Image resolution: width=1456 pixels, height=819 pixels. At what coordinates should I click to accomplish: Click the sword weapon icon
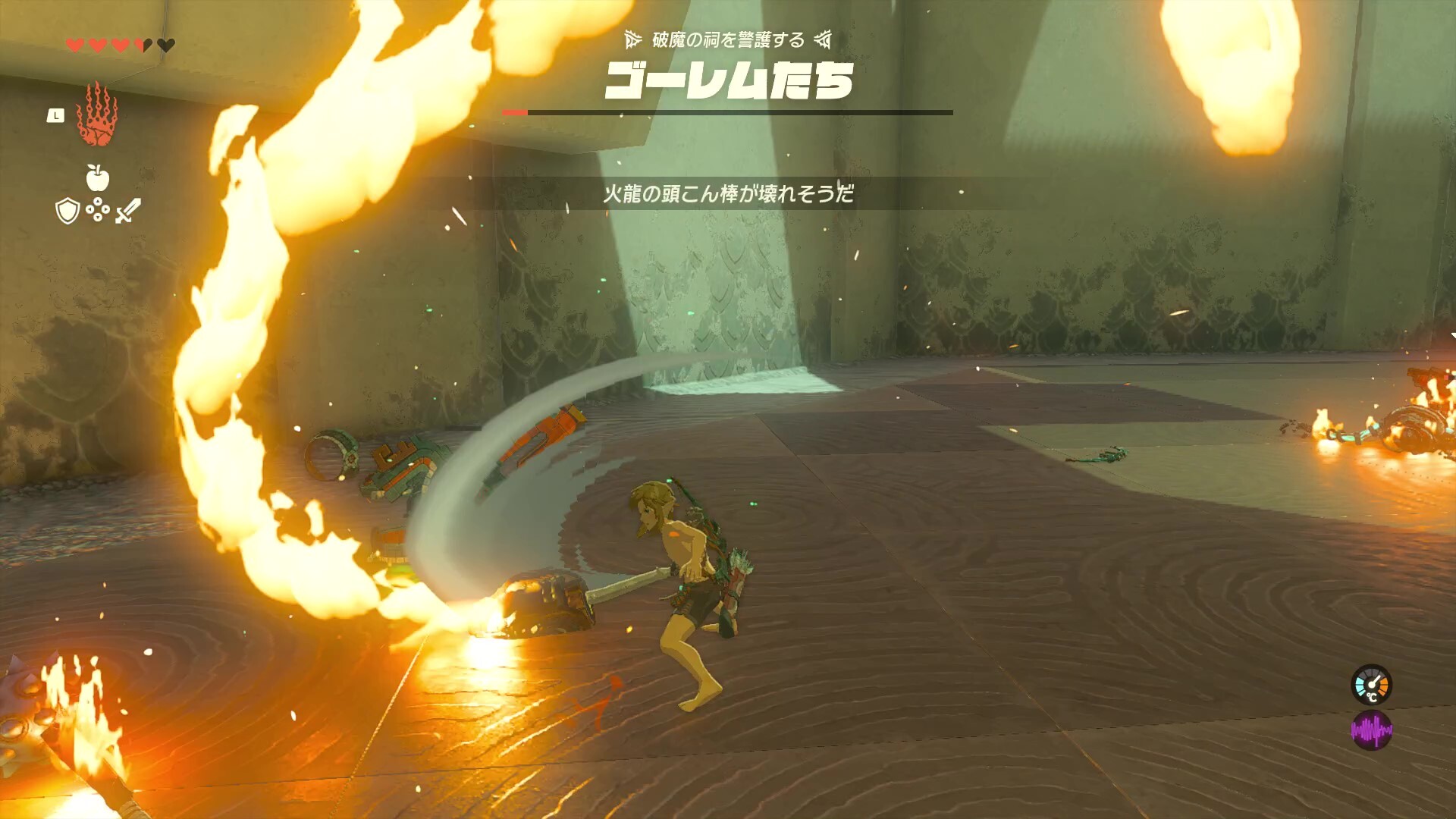tap(127, 210)
